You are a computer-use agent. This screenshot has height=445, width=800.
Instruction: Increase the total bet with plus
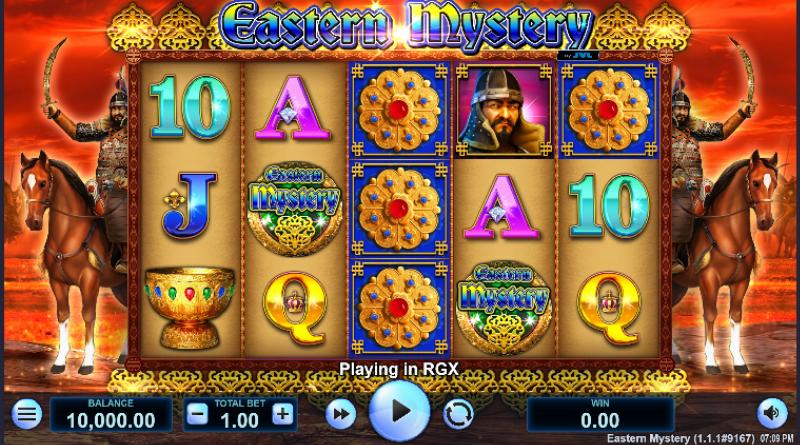pyautogui.click(x=283, y=413)
